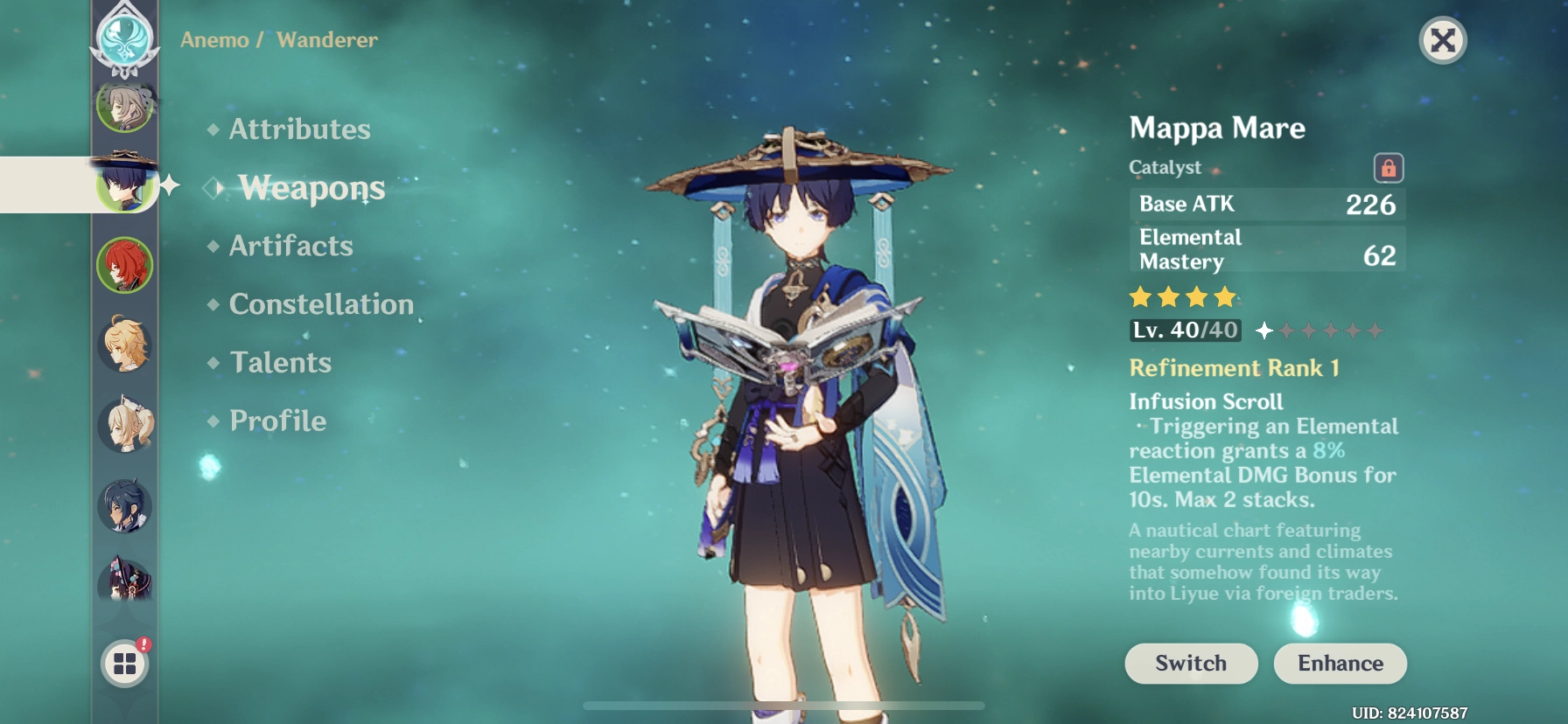Switch to the Artifacts section
Screen dimensions: 1568x724
(289, 246)
